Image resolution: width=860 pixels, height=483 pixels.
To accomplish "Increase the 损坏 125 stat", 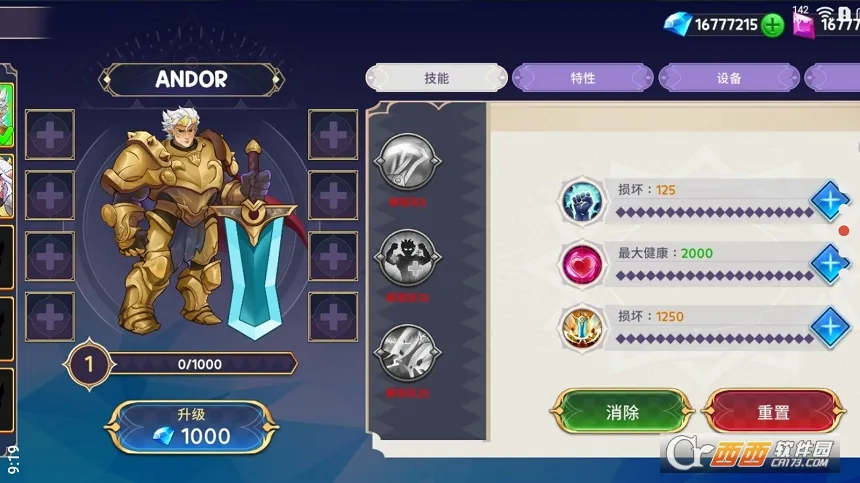I will point(828,201).
